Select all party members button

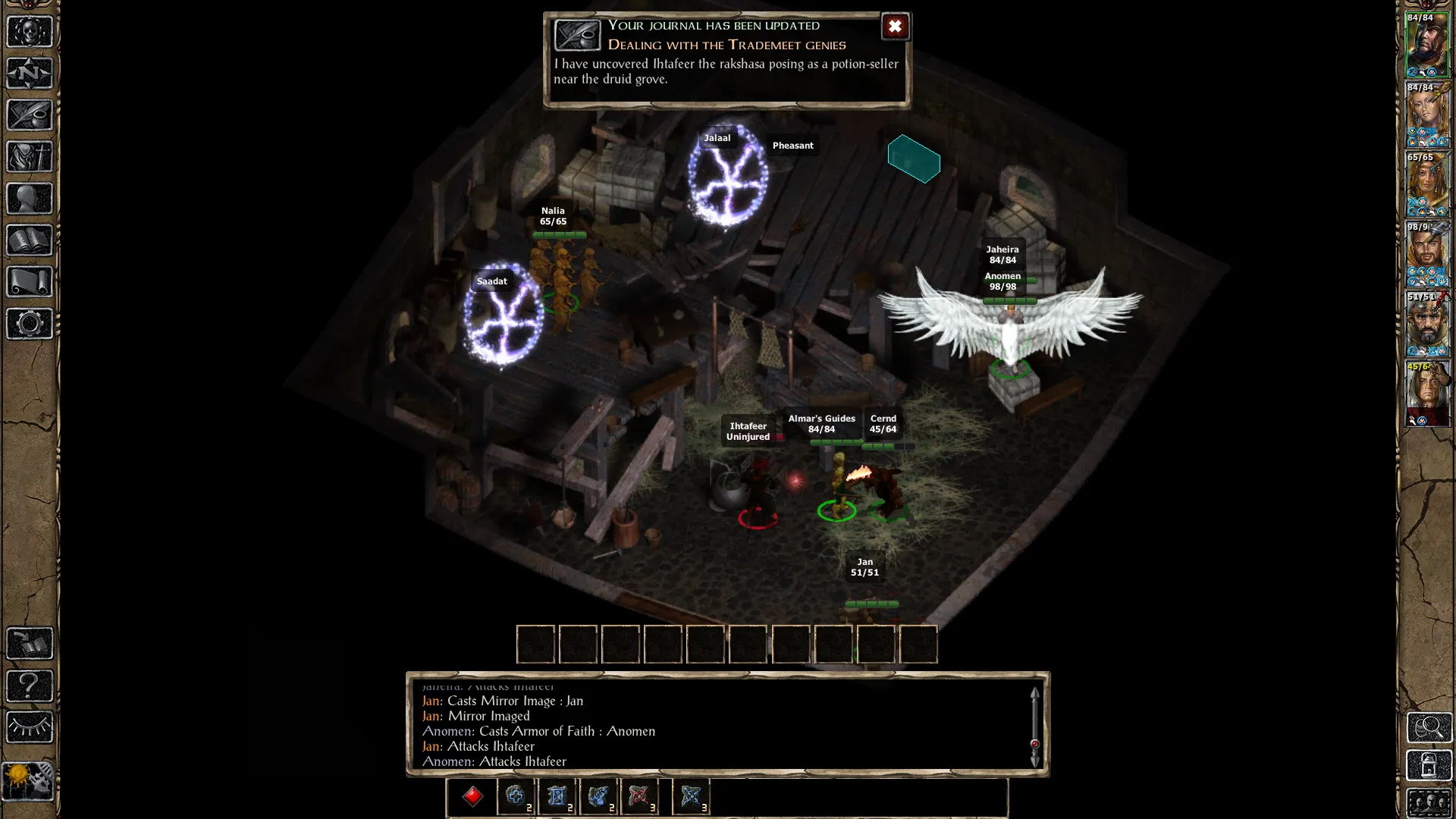click(1429, 802)
